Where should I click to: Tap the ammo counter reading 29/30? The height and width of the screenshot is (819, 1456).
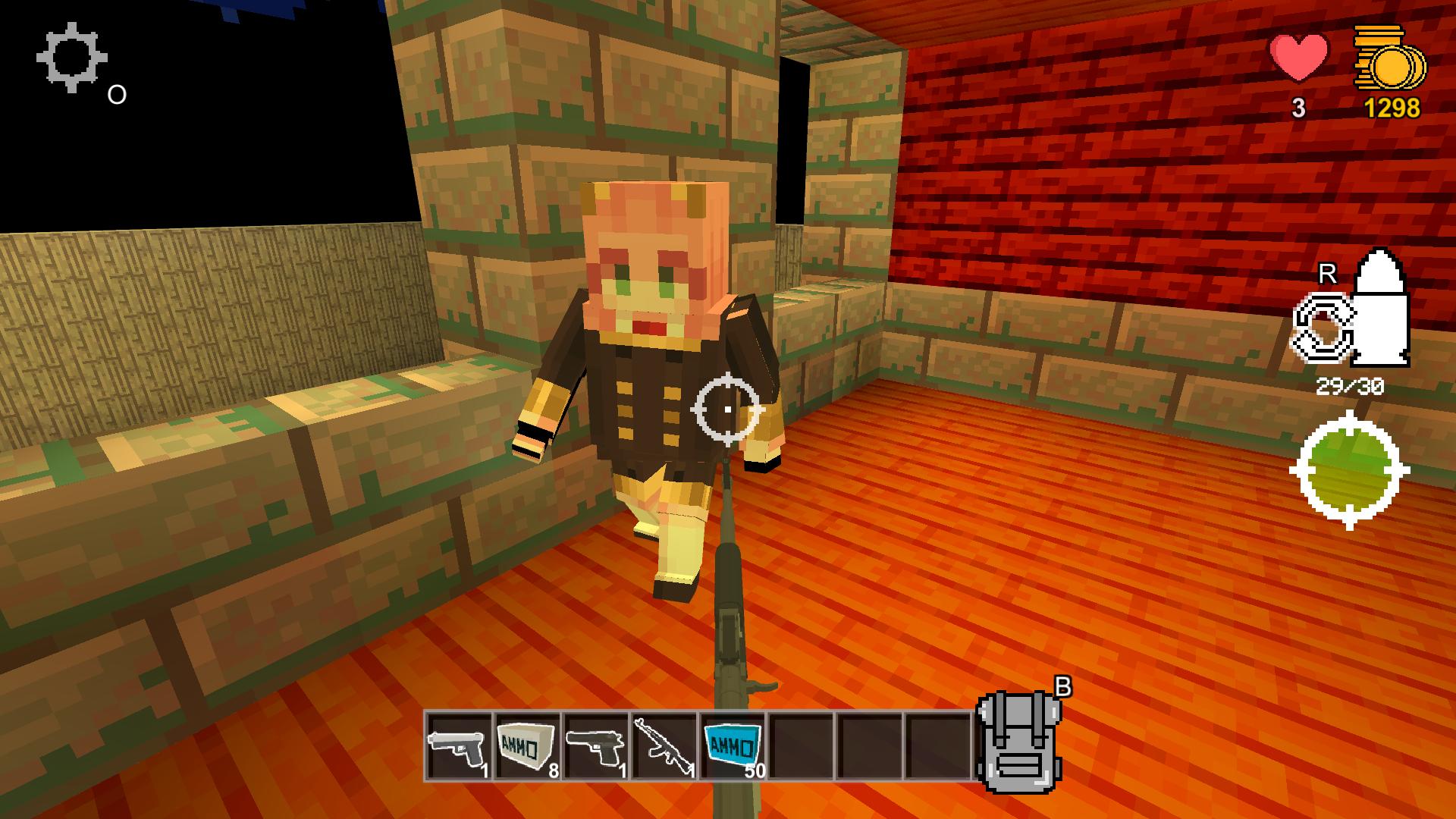[x=1351, y=385]
